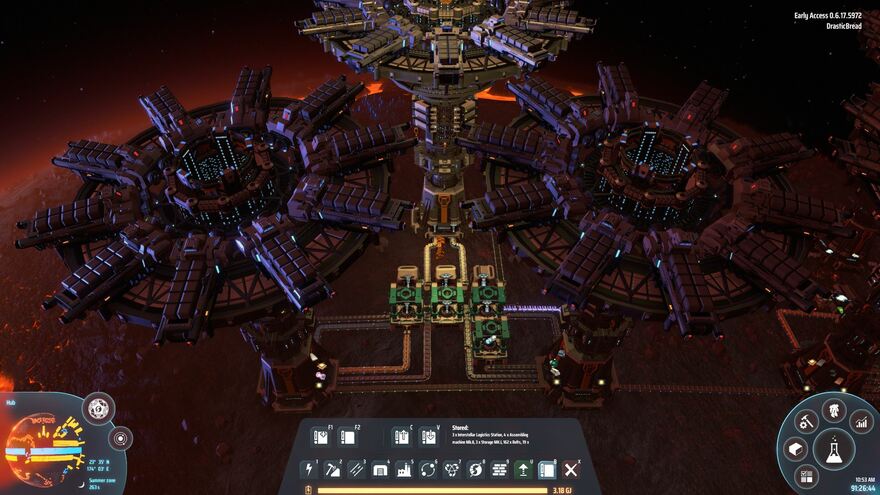This screenshot has width=880, height=495.
Task: Open the Dyson sphere build category
Action: pyautogui.click(x=476, y=469)
